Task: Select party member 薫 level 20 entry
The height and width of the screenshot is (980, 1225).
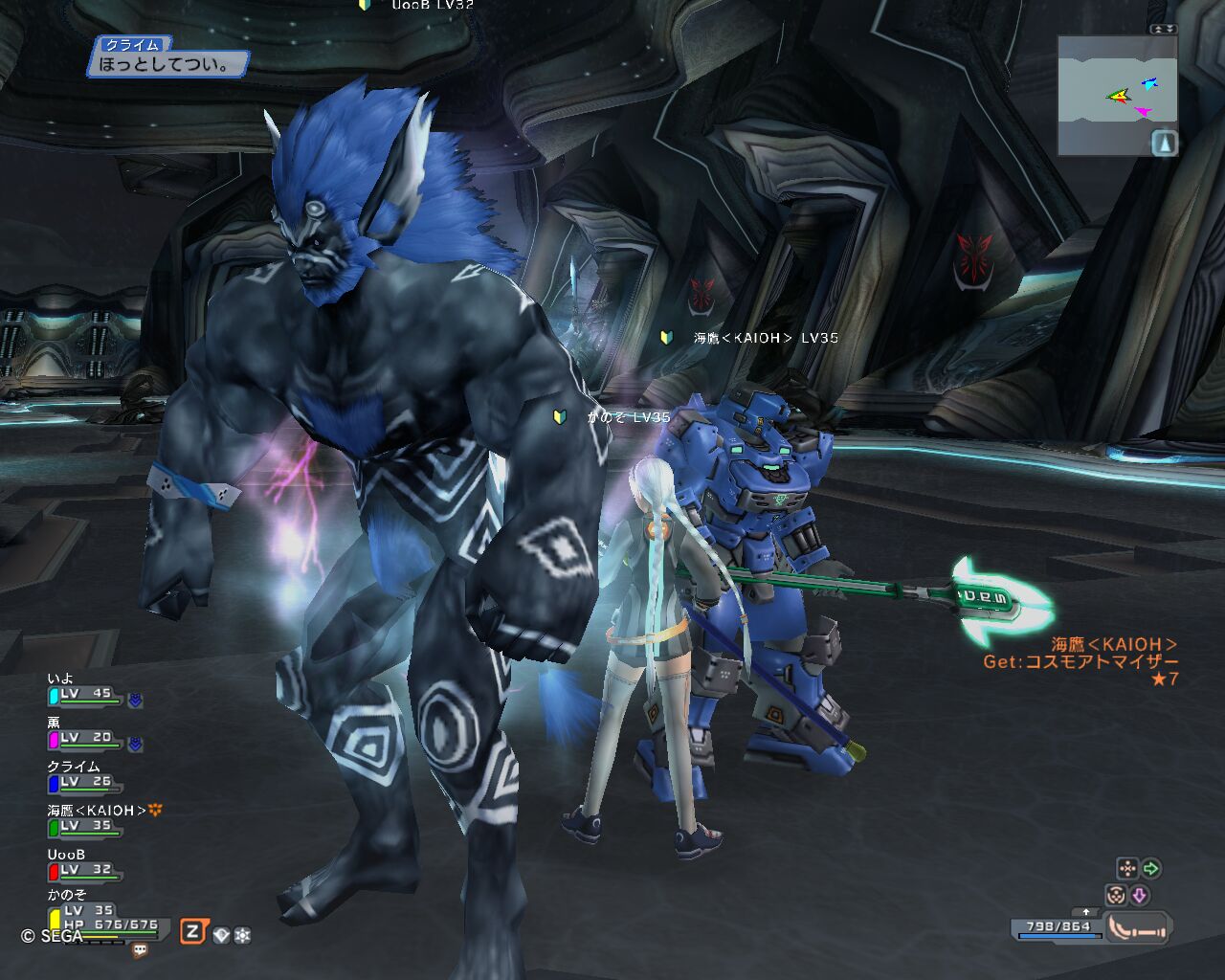Action: coord(84,738)
